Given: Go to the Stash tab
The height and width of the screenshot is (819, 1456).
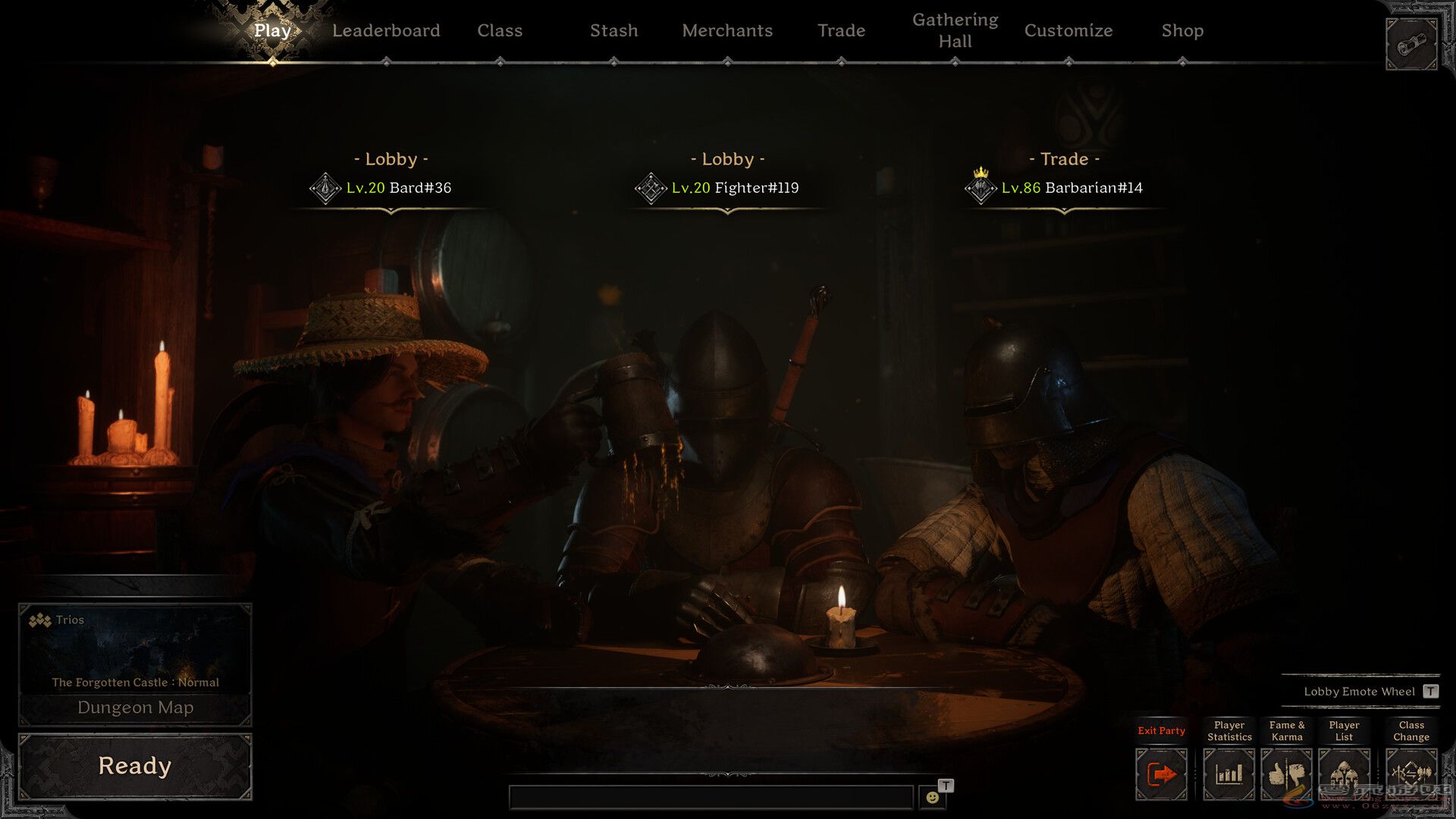Looking at the screenshot, I should 613,30.
